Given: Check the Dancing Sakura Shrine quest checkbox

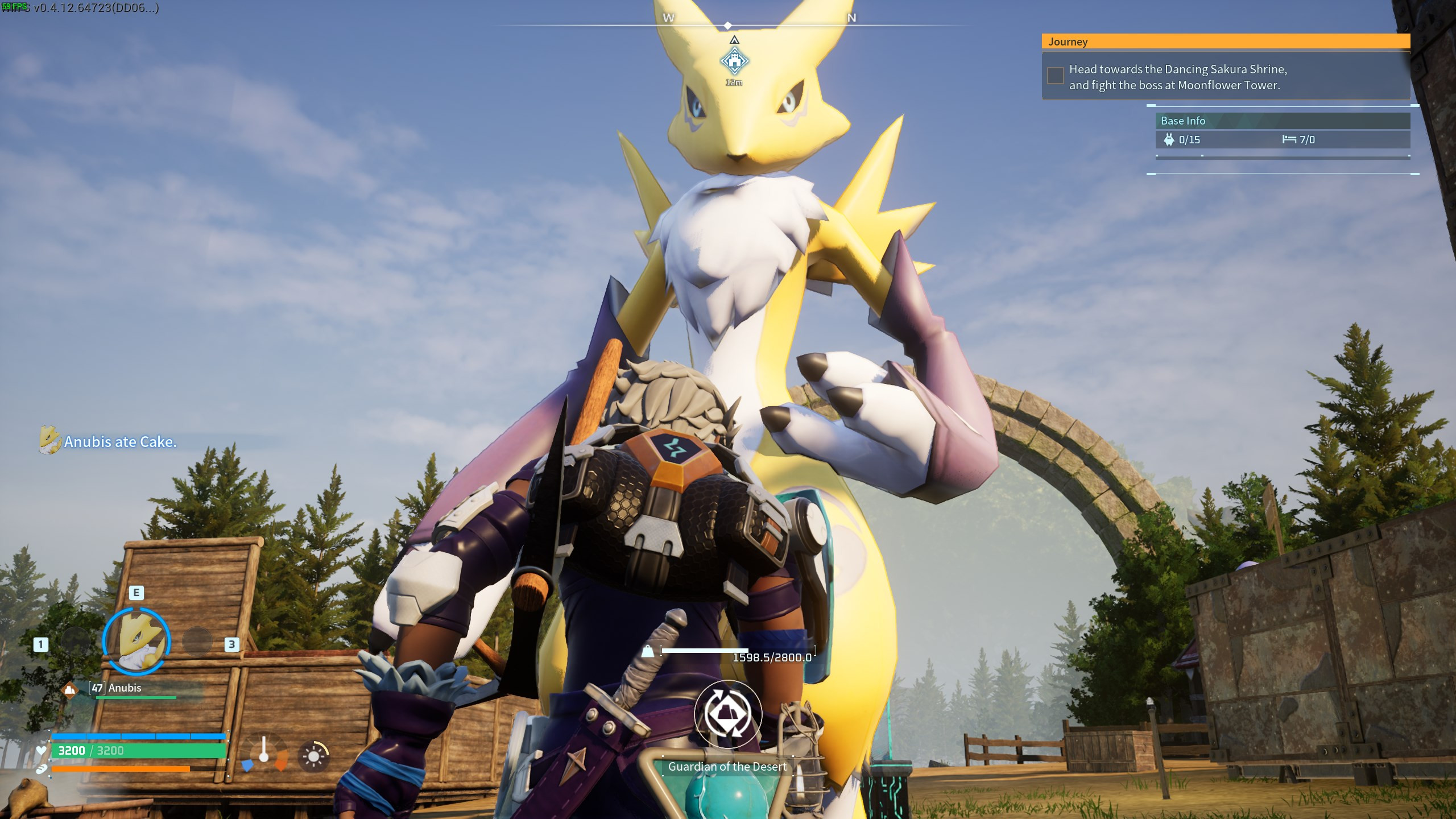Looking at the screenshot, I should coord(1055,75).
